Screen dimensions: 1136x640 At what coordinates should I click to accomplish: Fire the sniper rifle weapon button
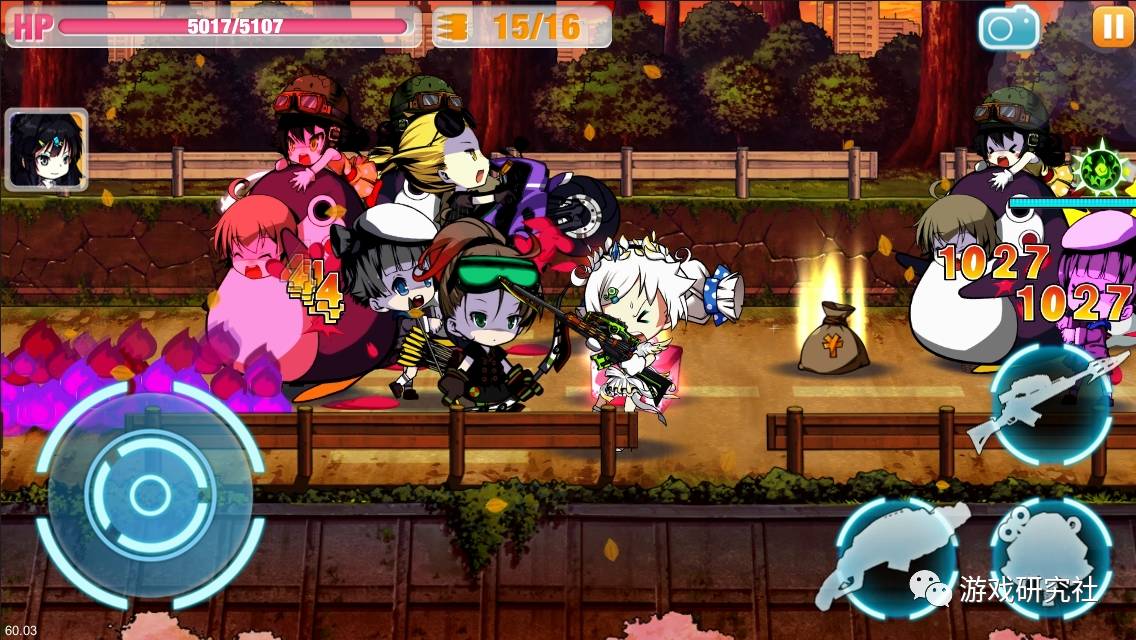[1052, 402]
